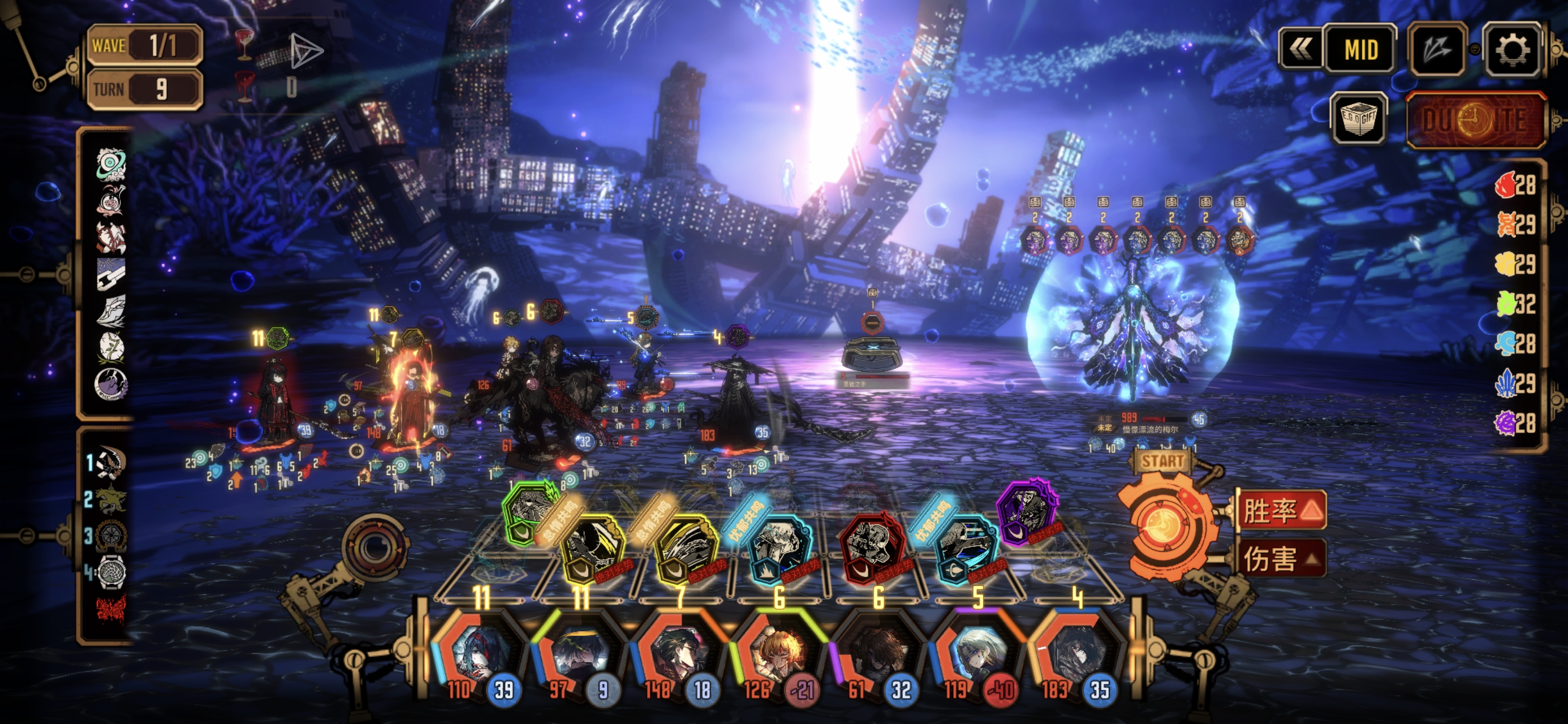Click the arrowhead icon beside the MID button
This screenshot has height=724, width=1568.
pos(1437,49)
